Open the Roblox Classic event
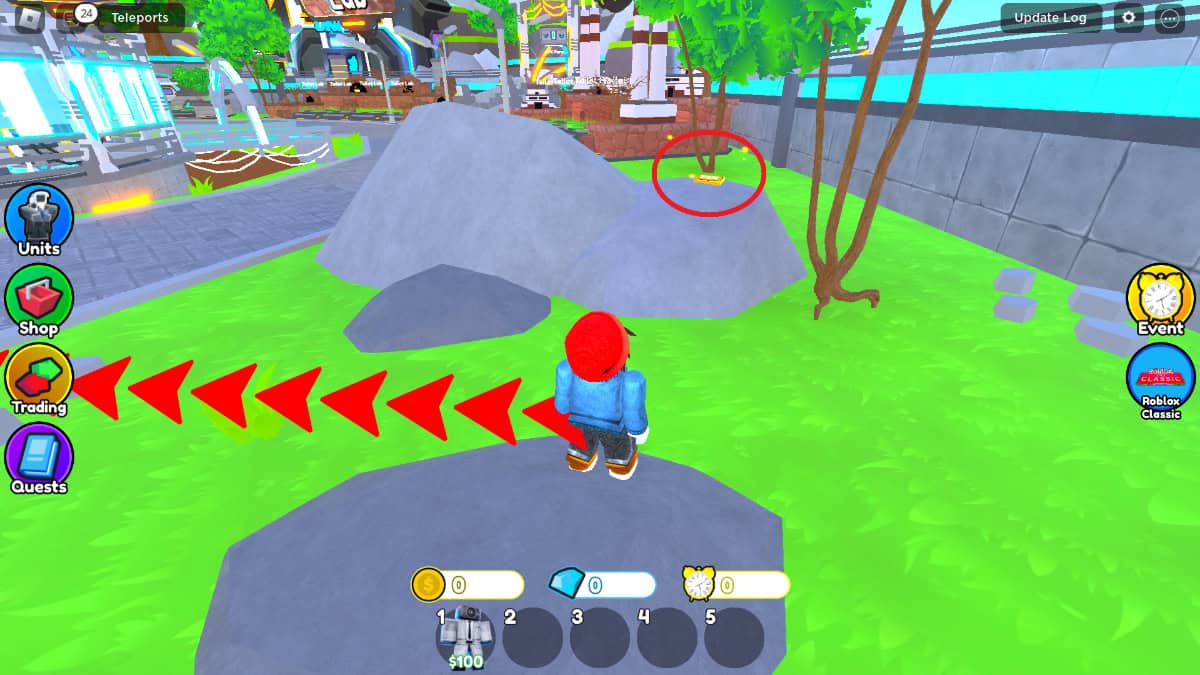The image size is (1200, 675). coord(1160,380)
